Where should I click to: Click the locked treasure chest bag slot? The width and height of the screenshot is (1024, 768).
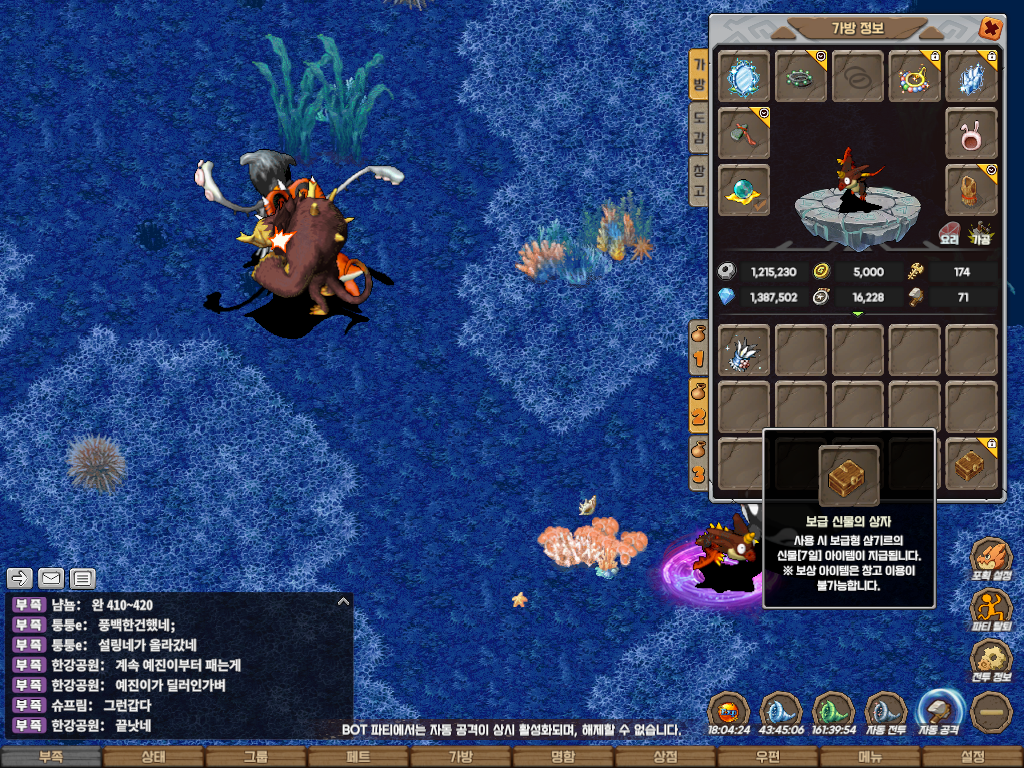pyautogui.click(x=971, y=465)
